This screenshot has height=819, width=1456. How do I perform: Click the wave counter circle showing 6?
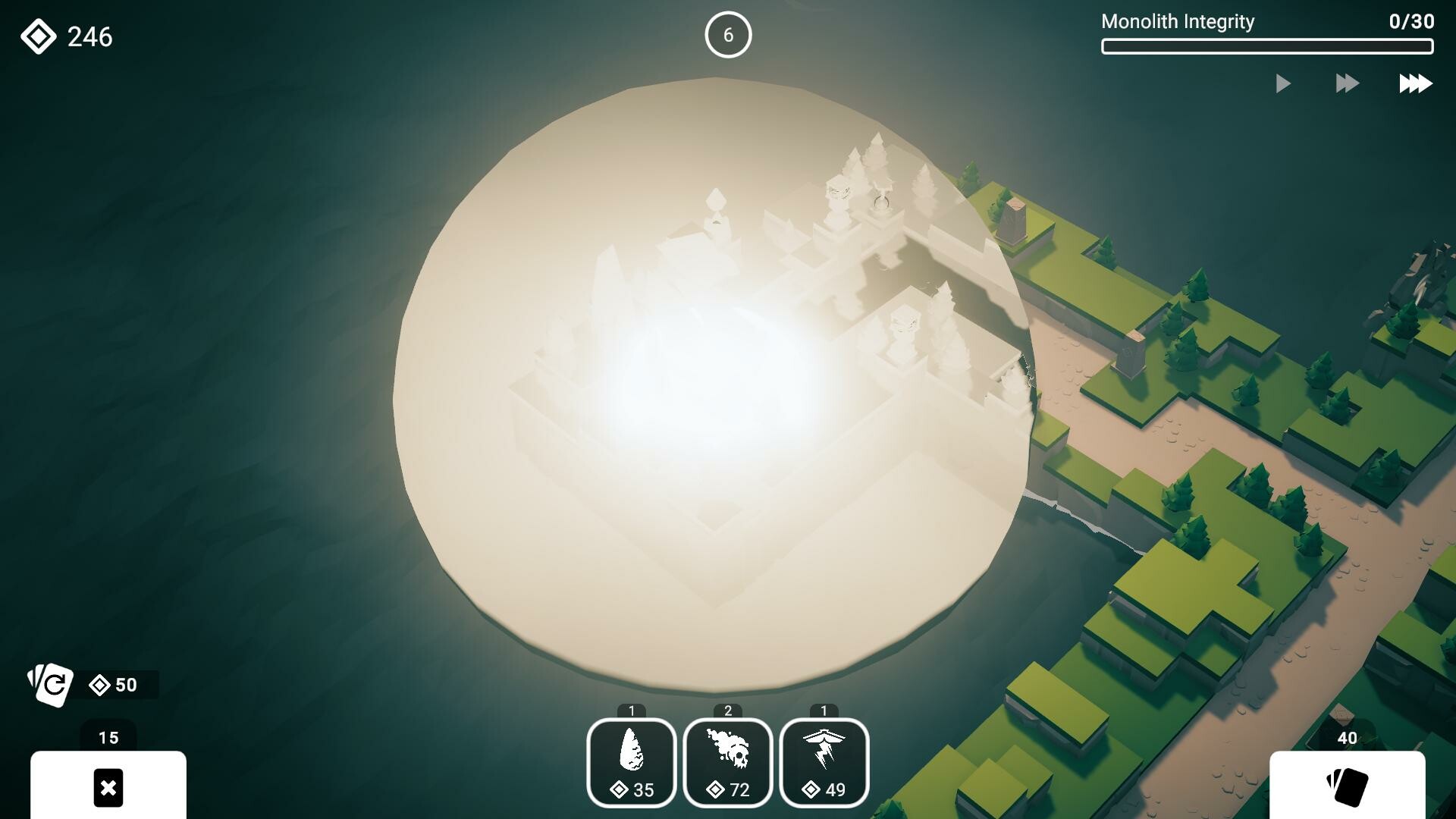pyautogui.click(x=728, y=34)
